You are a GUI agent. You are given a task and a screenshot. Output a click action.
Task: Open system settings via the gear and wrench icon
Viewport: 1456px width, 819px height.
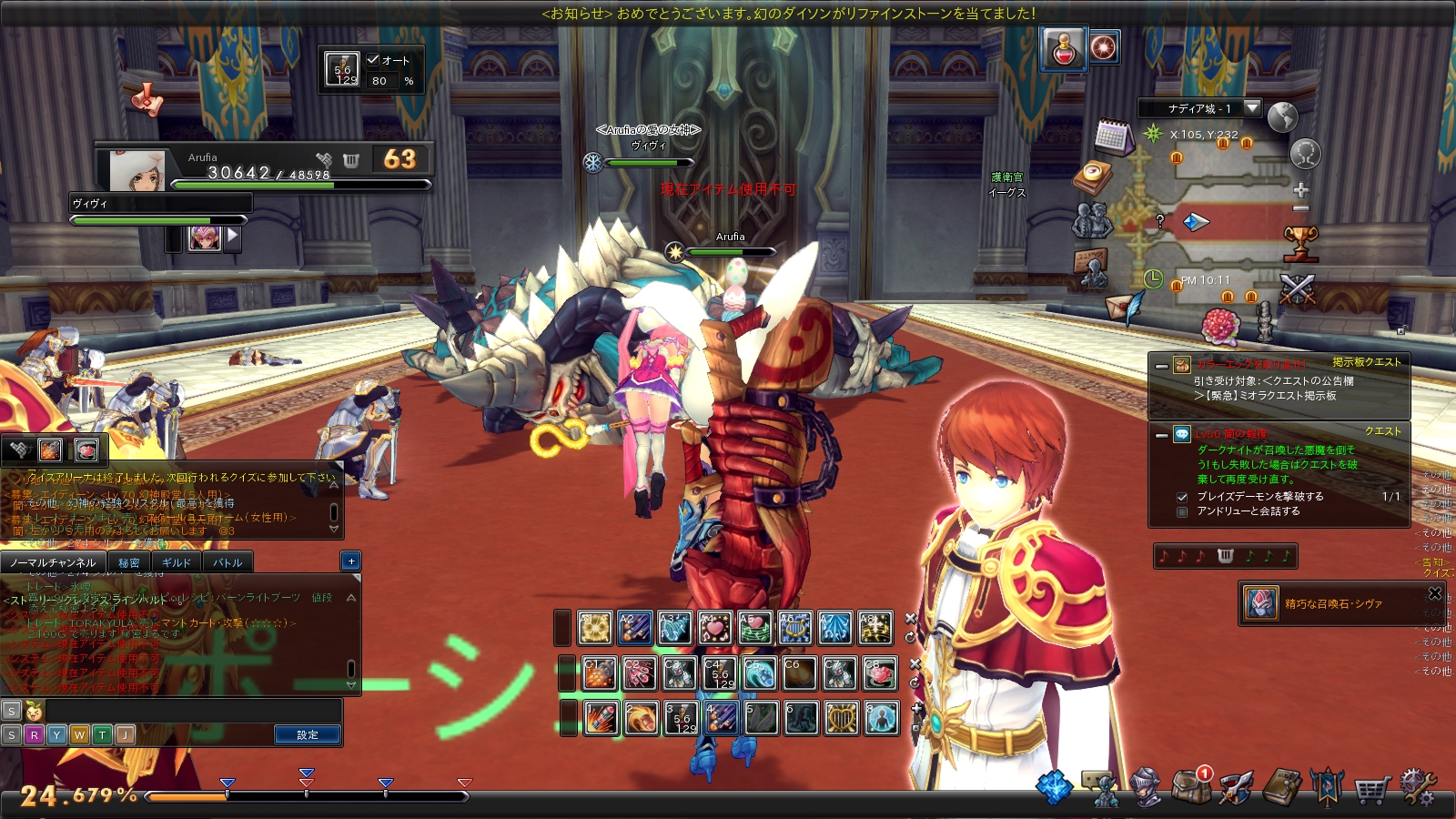1418,788
